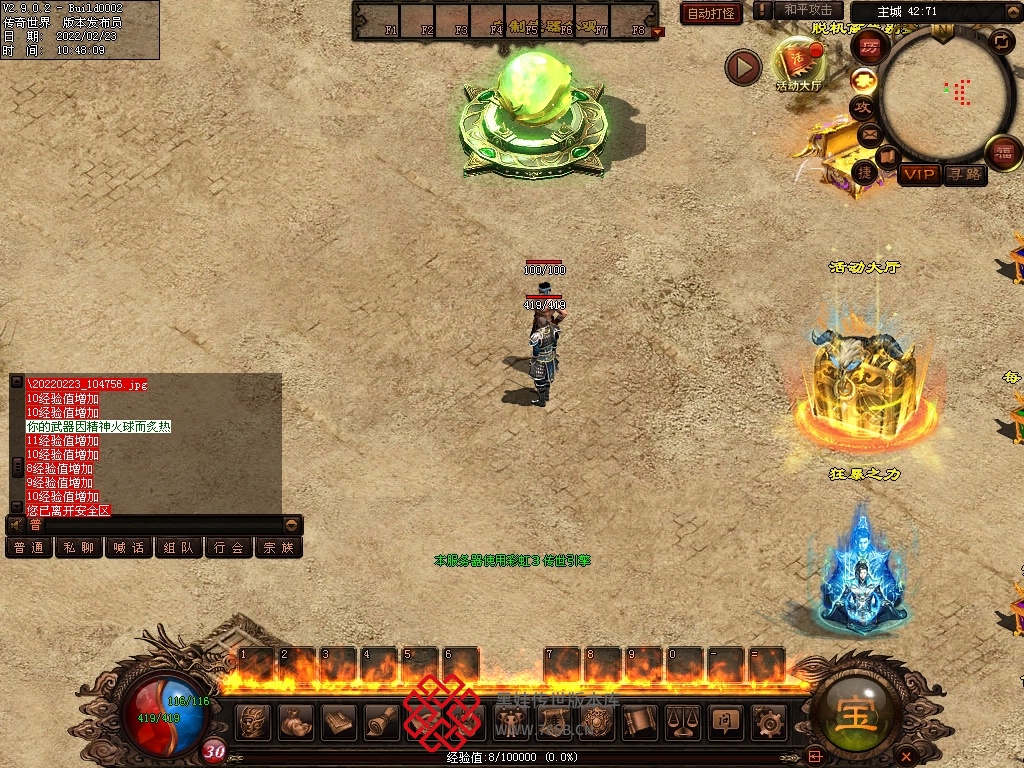Open the 活动大厅 red flag icon
The width and height of the screenshot is (1024, 768).
coord(799,61)
